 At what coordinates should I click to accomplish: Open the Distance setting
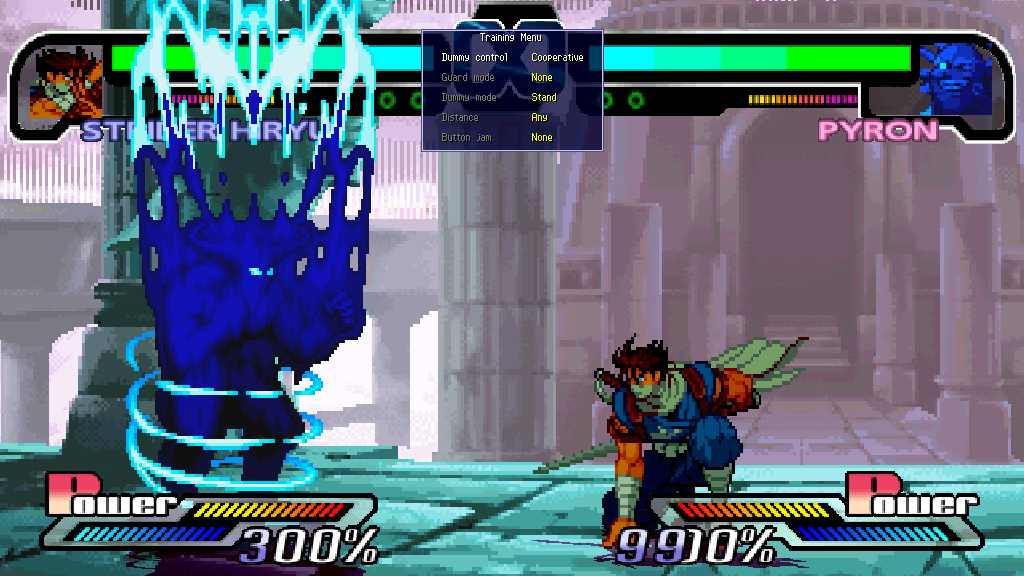tap(460, 118)
